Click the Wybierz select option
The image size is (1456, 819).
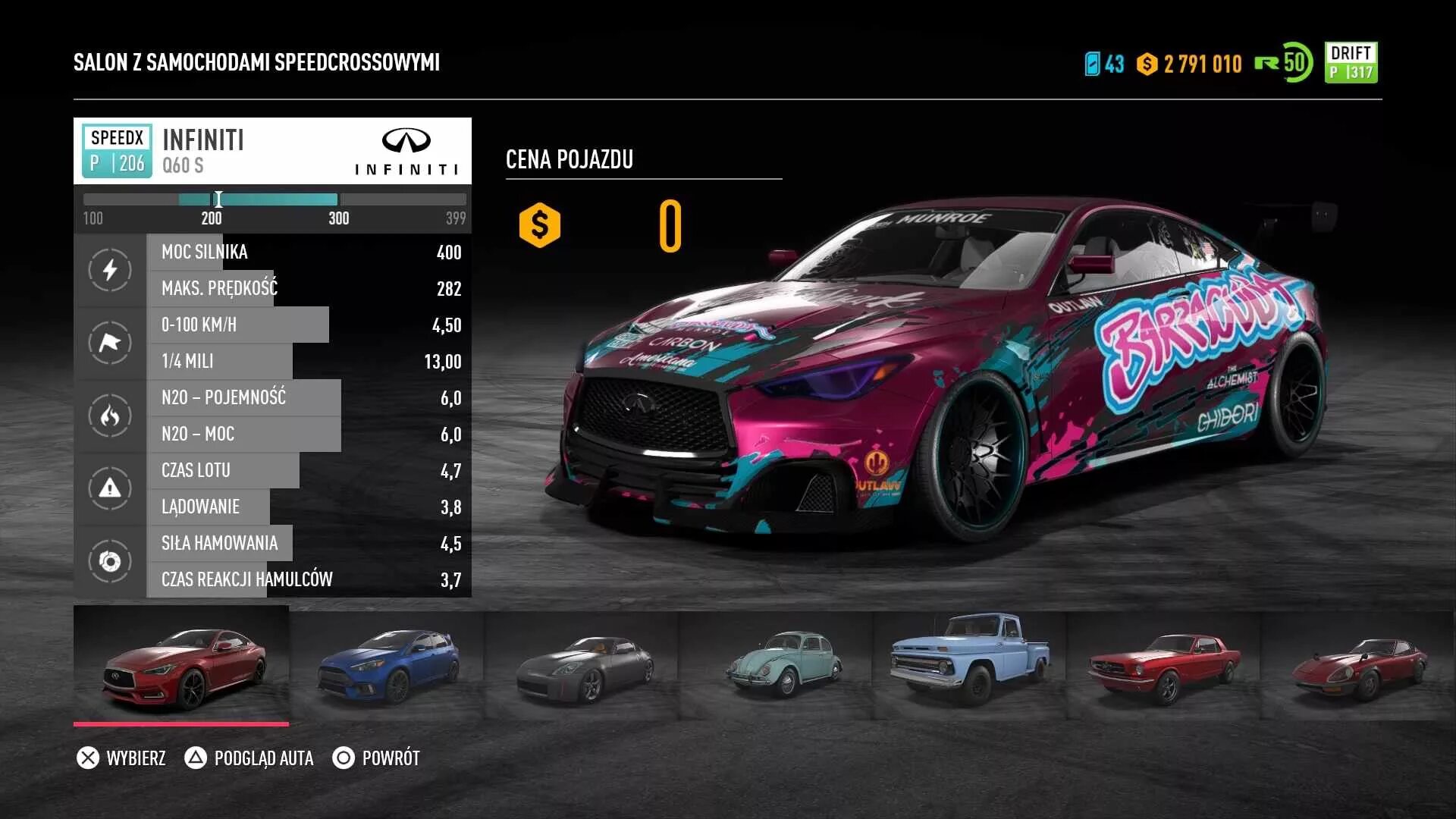pyautogui.click(x=121, y=758)
